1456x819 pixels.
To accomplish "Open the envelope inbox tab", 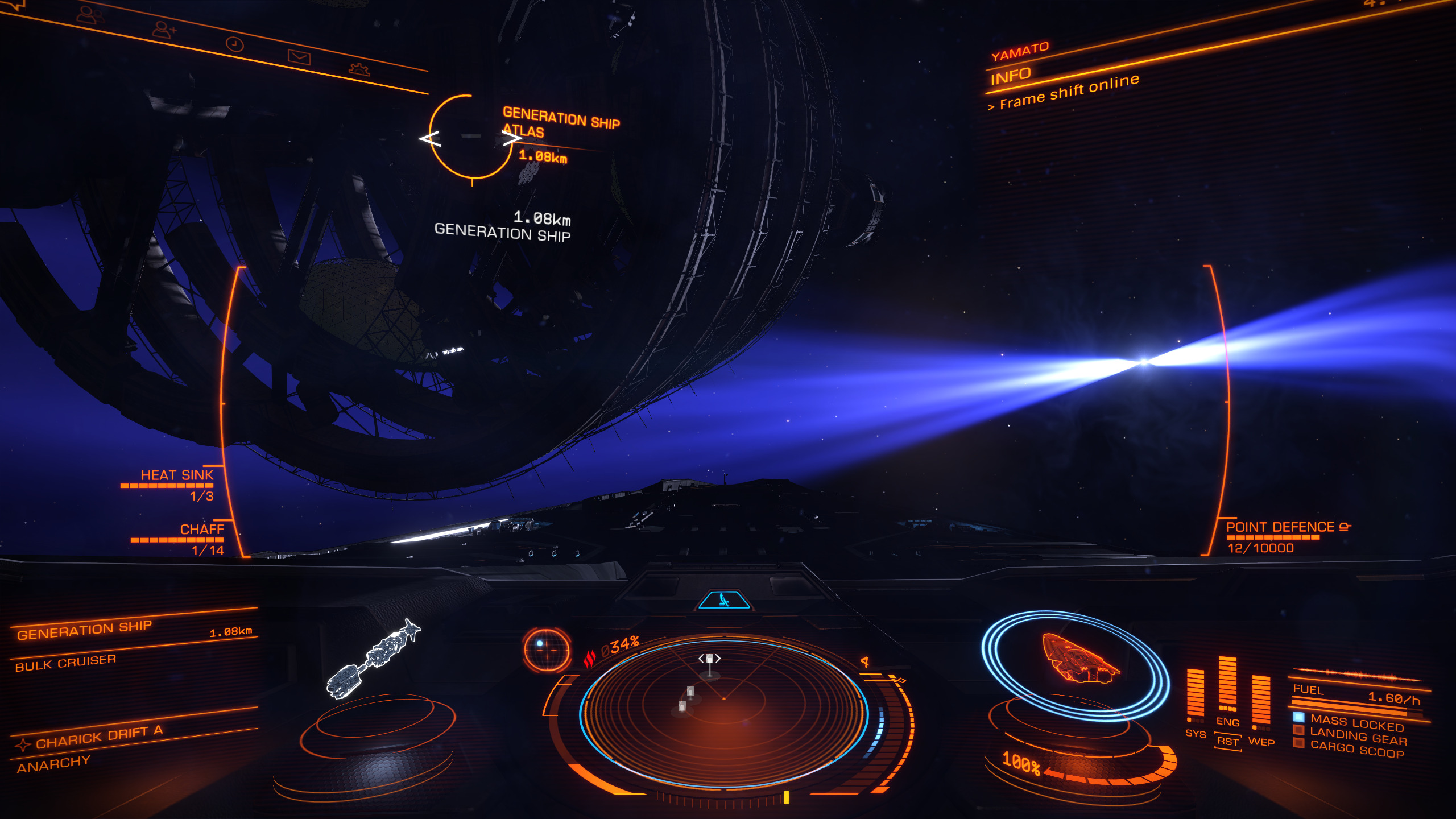I will coord(299,57).
